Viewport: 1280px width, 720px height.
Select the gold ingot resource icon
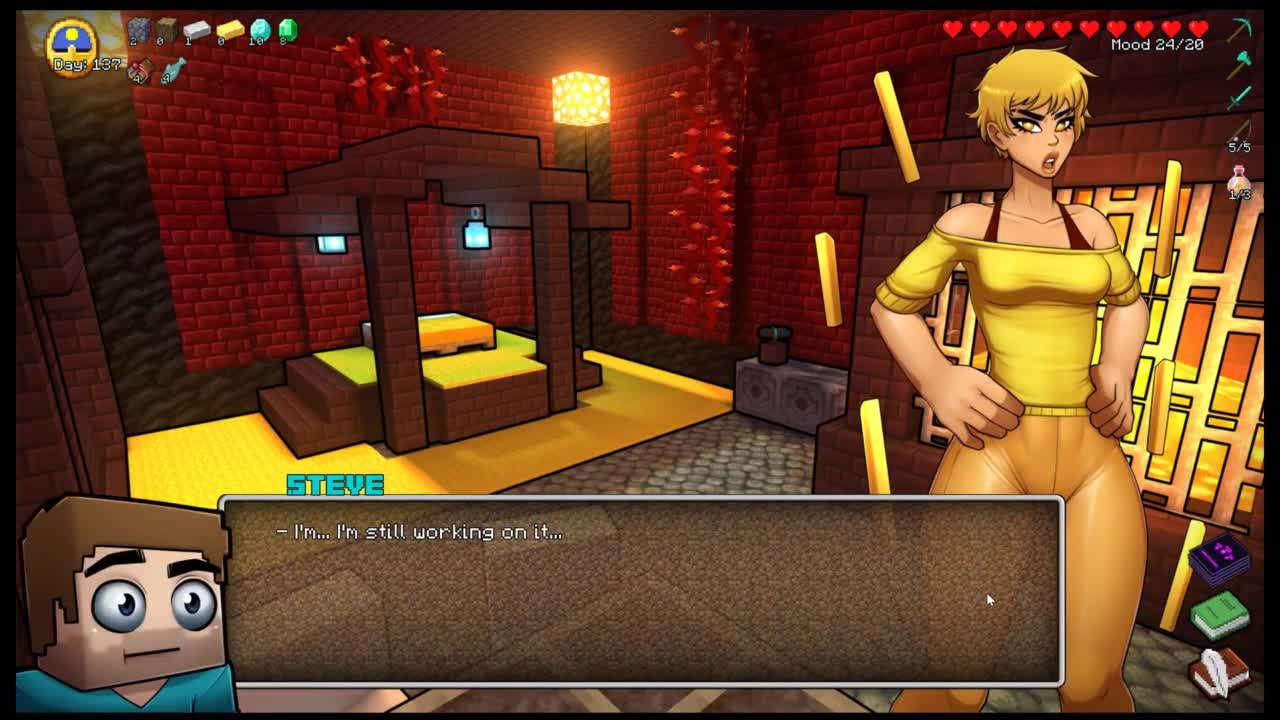229,30
